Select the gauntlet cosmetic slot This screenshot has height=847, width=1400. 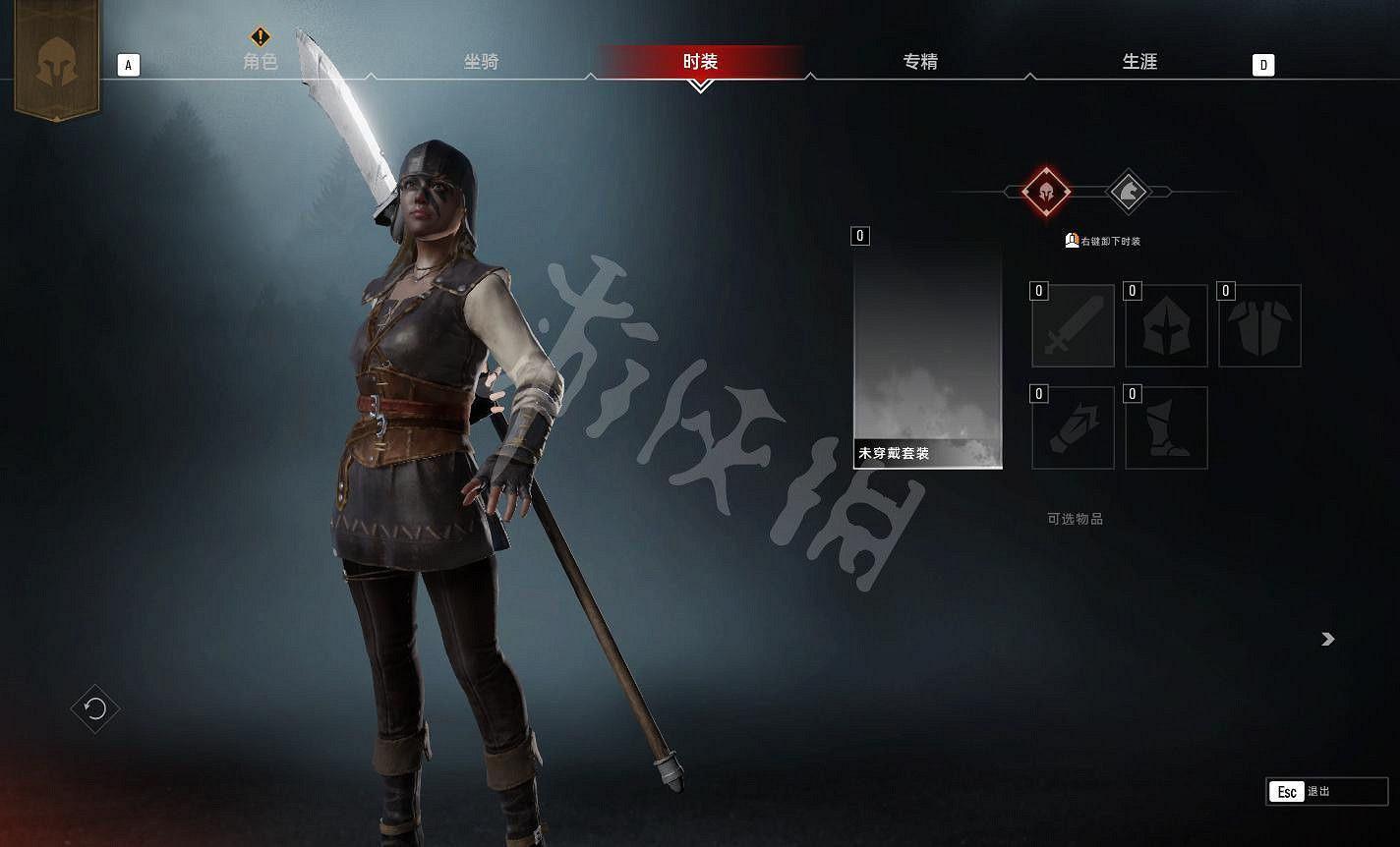(1073, 428)
